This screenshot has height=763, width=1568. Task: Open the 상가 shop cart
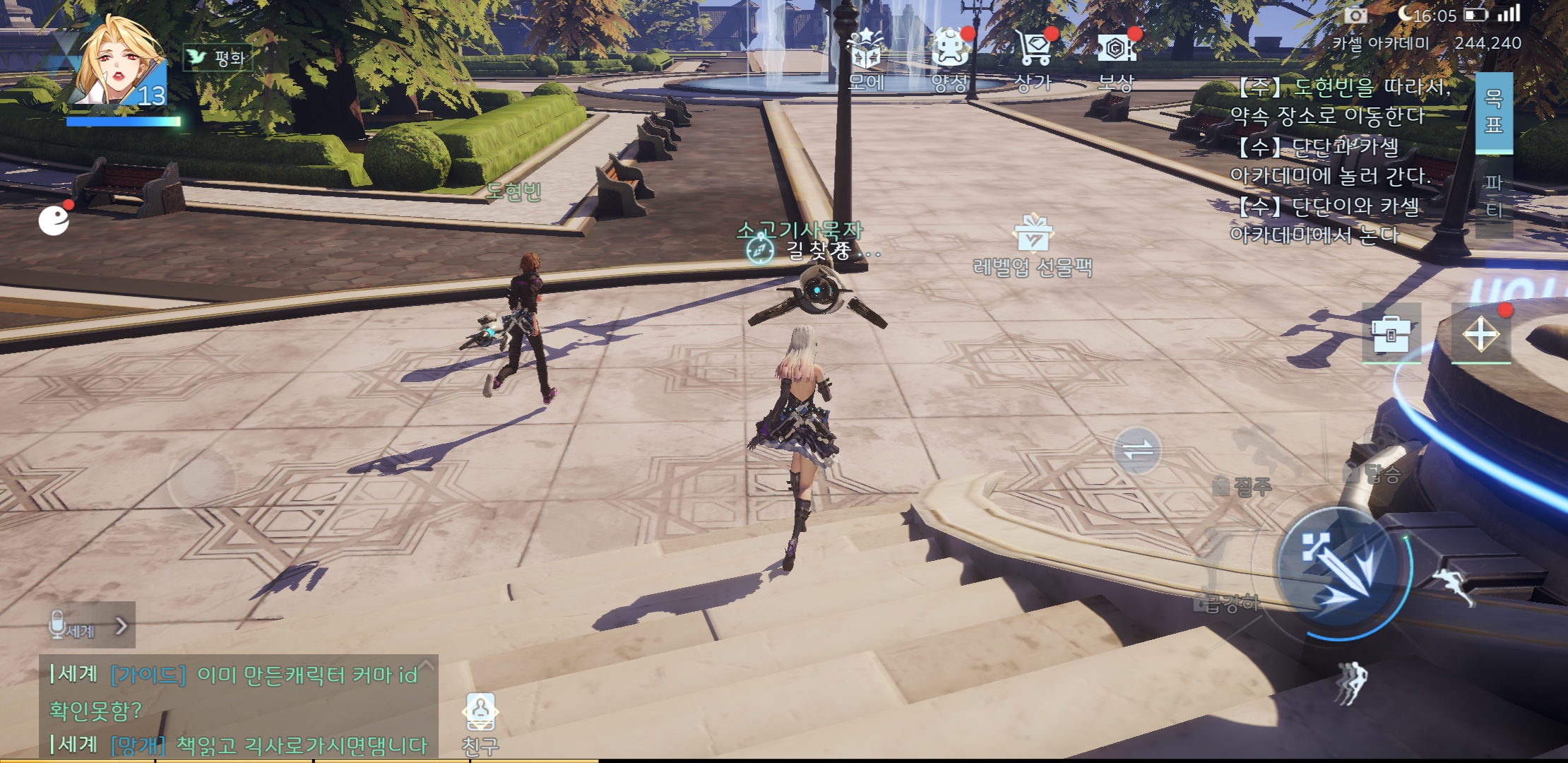click(x=1033, y=58)
